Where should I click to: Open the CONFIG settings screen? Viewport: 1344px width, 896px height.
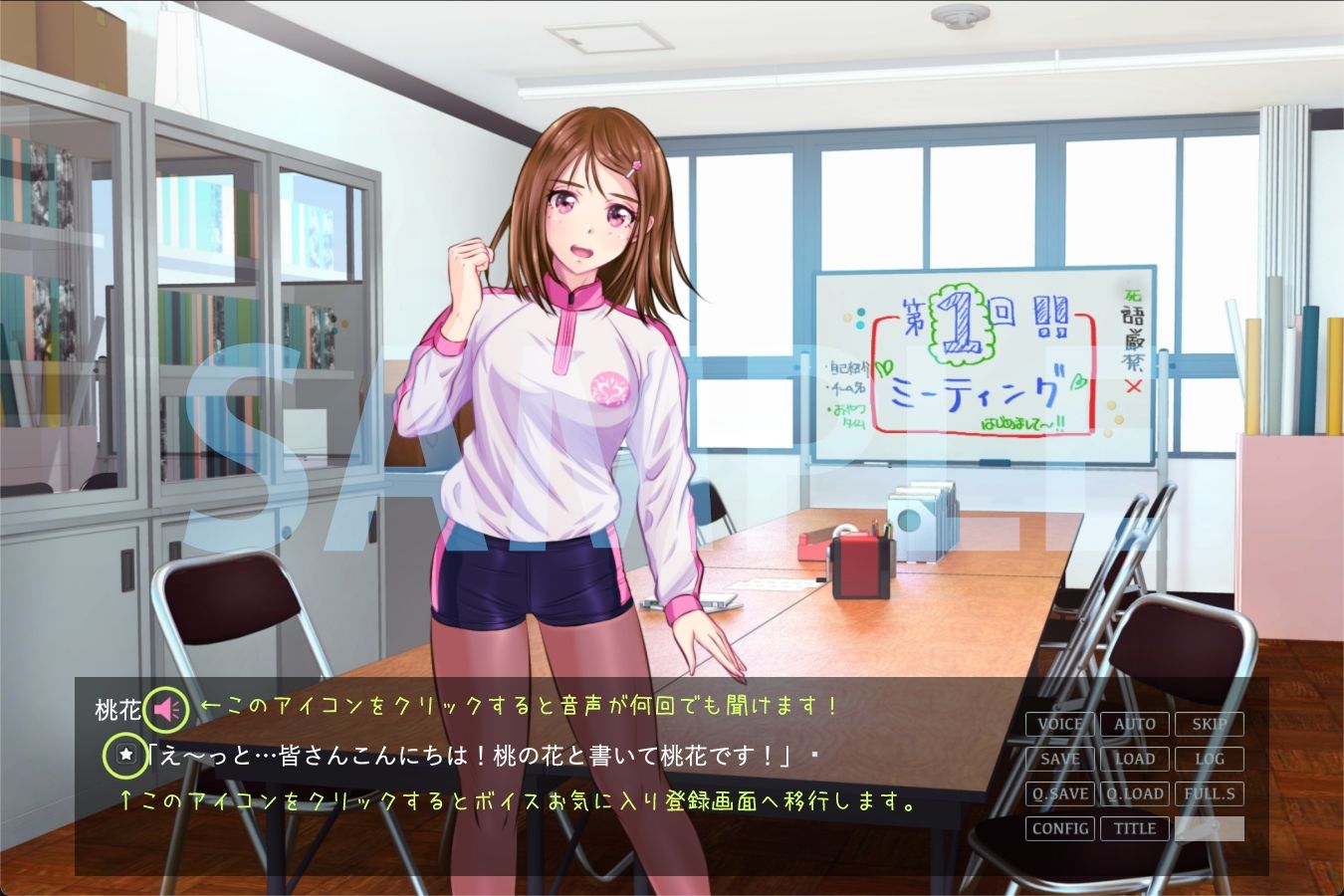click(1059, 828)
